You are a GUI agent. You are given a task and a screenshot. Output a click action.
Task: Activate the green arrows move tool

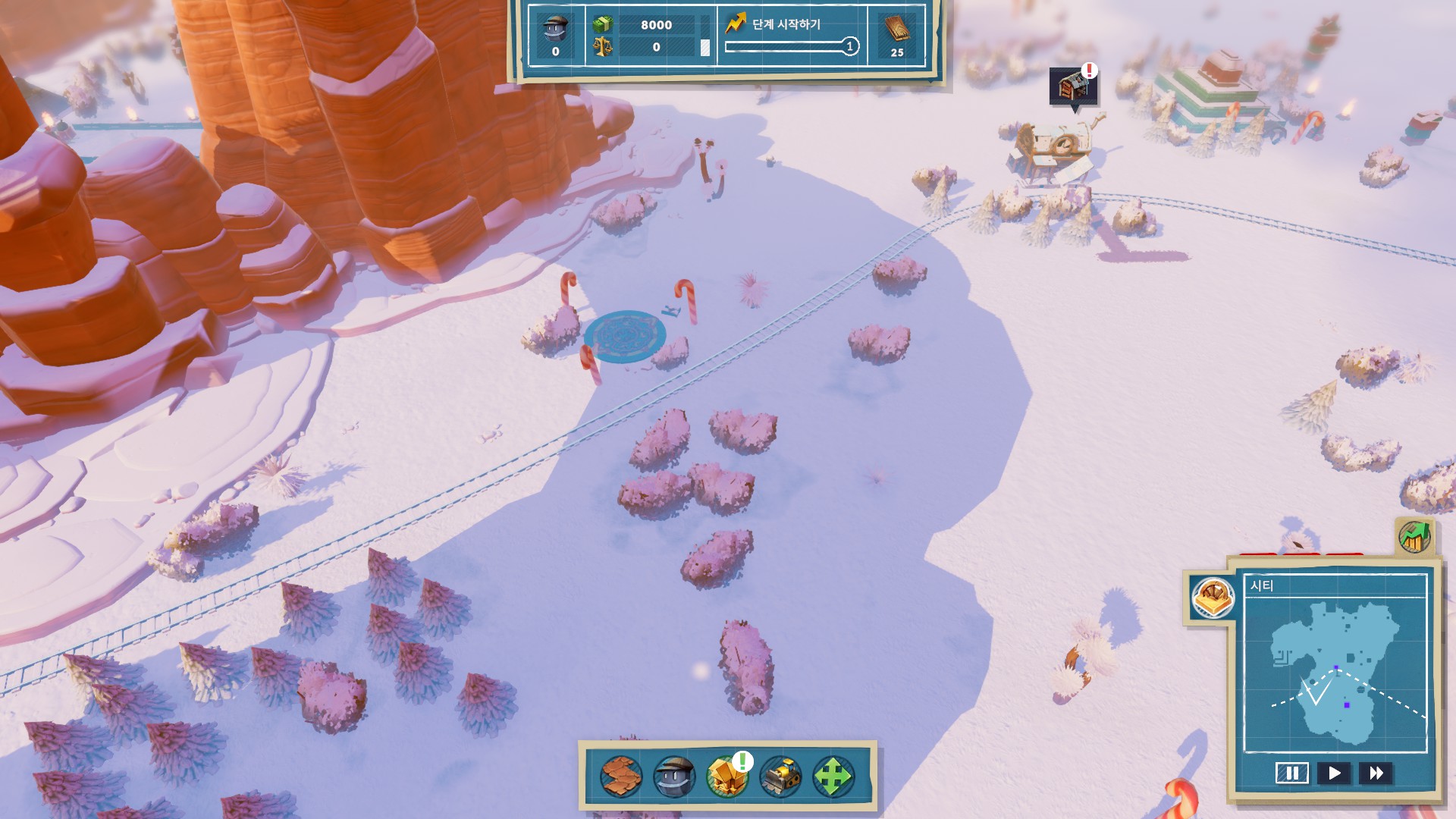pos(833,776)
